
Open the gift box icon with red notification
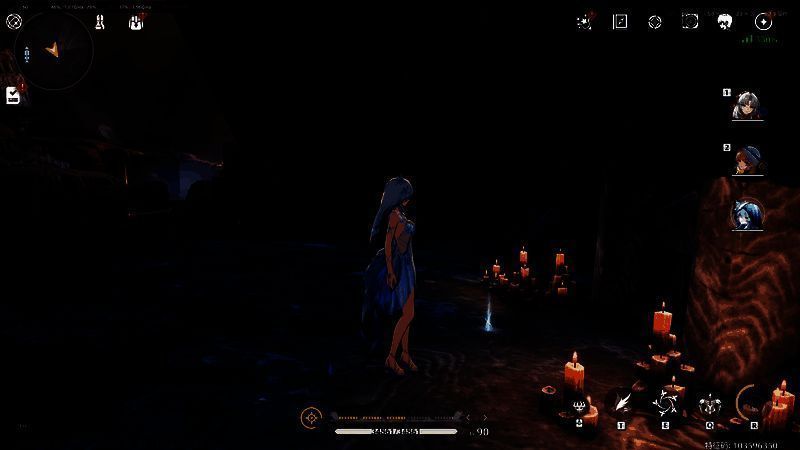pyautogui.click(x=136, y=21)
